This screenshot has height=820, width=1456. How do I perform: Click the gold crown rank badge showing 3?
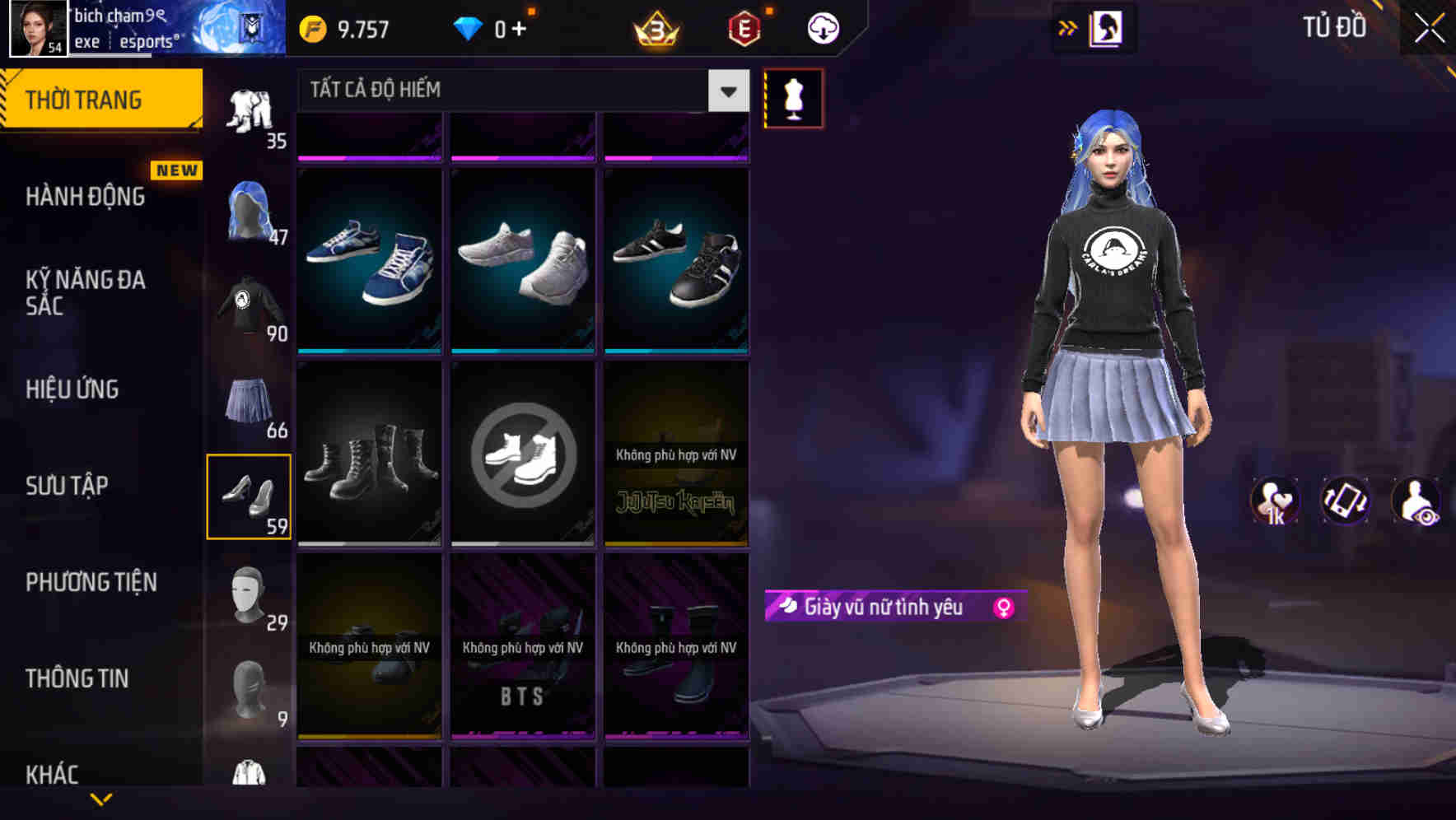tap(654, 27)
